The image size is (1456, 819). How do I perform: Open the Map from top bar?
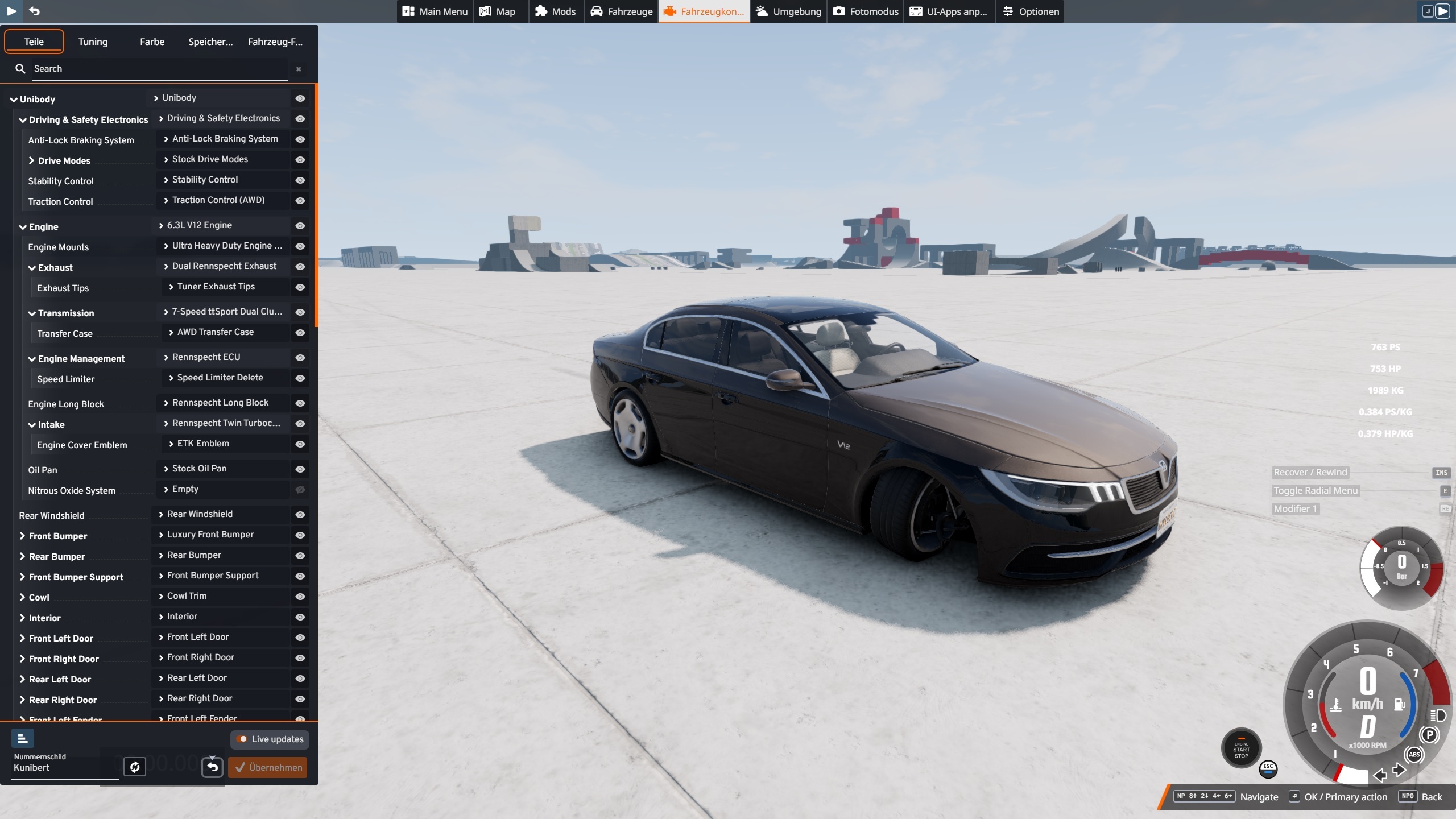coord(498,11)
